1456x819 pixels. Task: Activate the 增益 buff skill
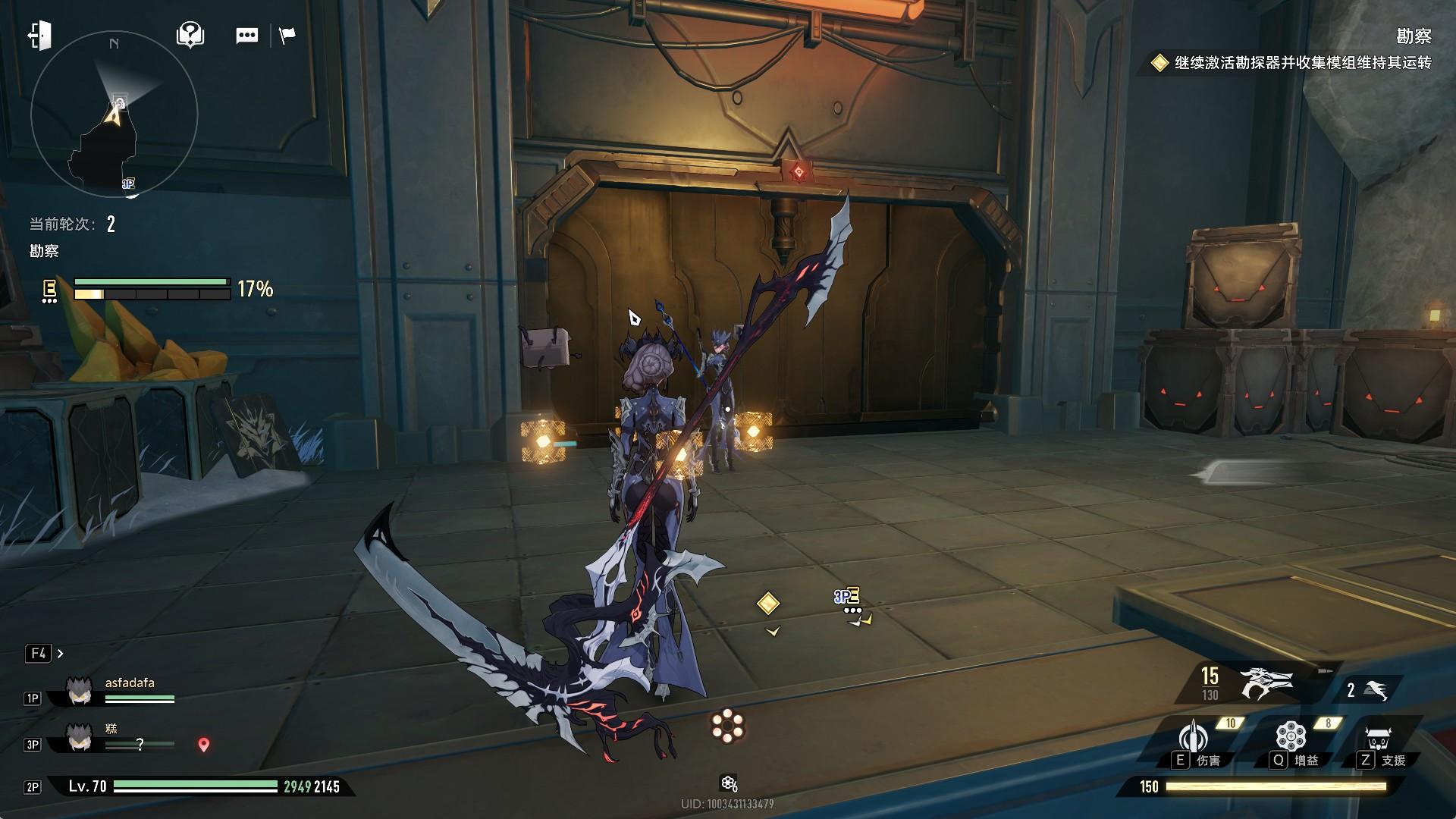(x=1291, y=739)
